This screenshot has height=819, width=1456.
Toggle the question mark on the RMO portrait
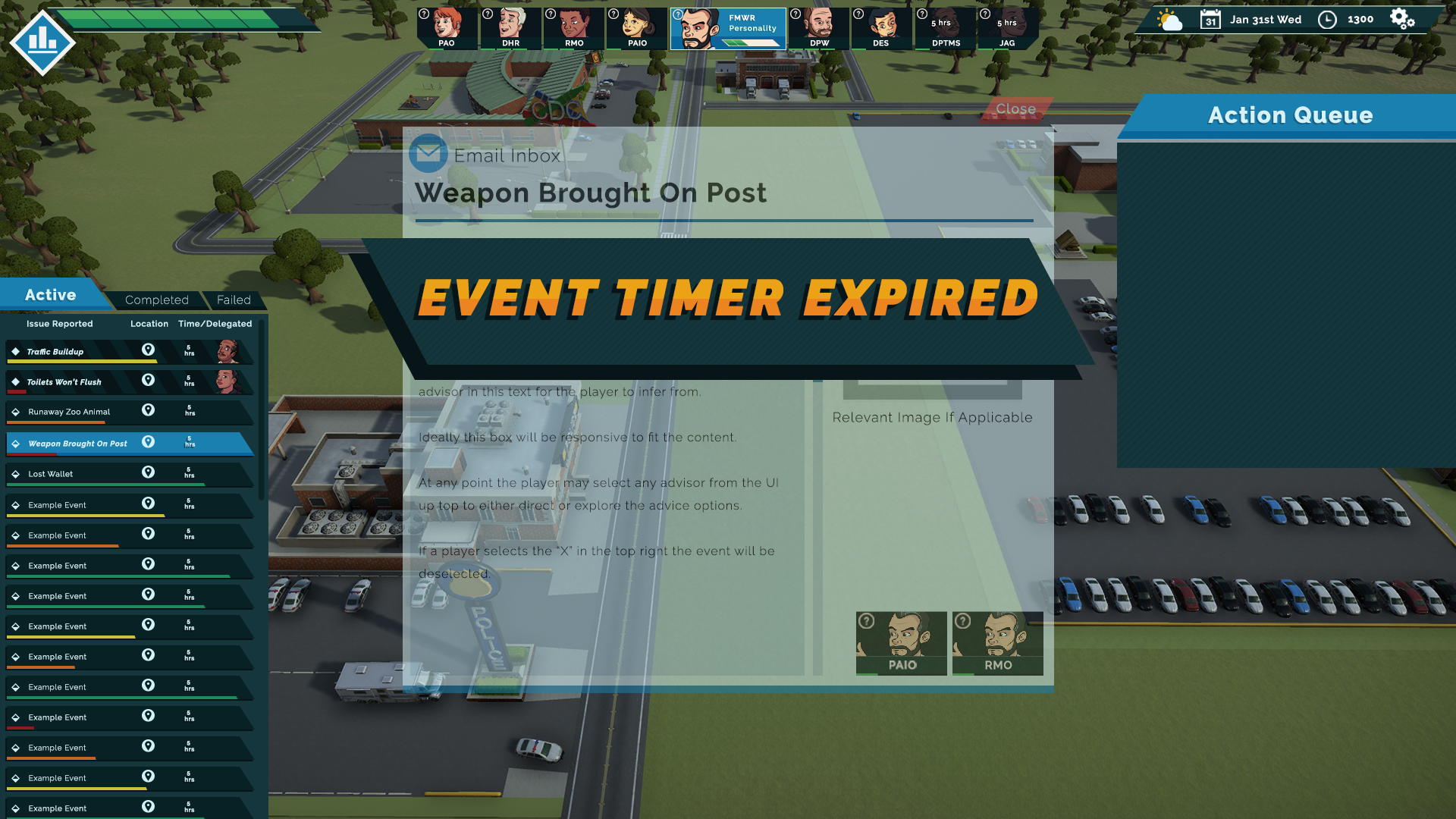(x=964, y=620)
